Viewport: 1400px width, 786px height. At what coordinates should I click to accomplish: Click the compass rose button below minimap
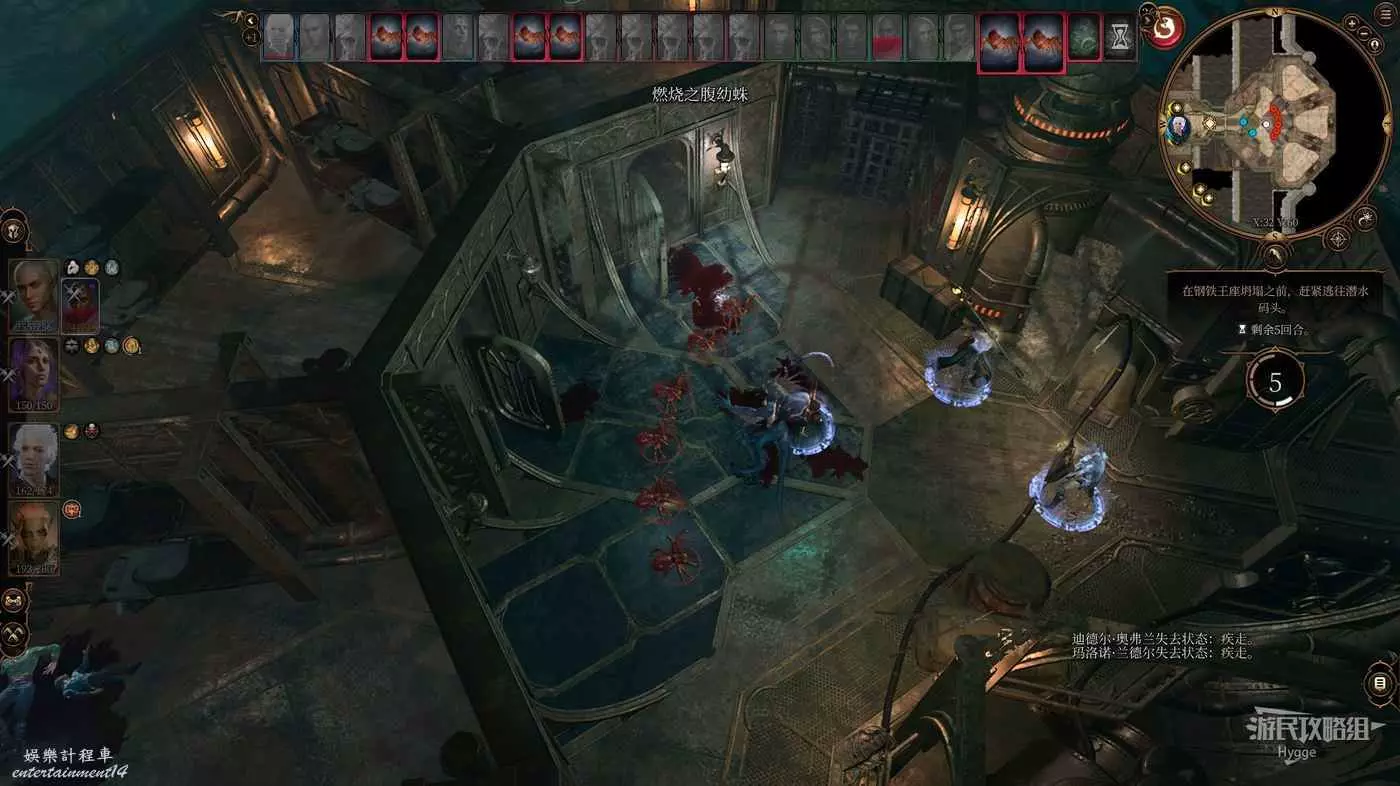pos(1336,239)
